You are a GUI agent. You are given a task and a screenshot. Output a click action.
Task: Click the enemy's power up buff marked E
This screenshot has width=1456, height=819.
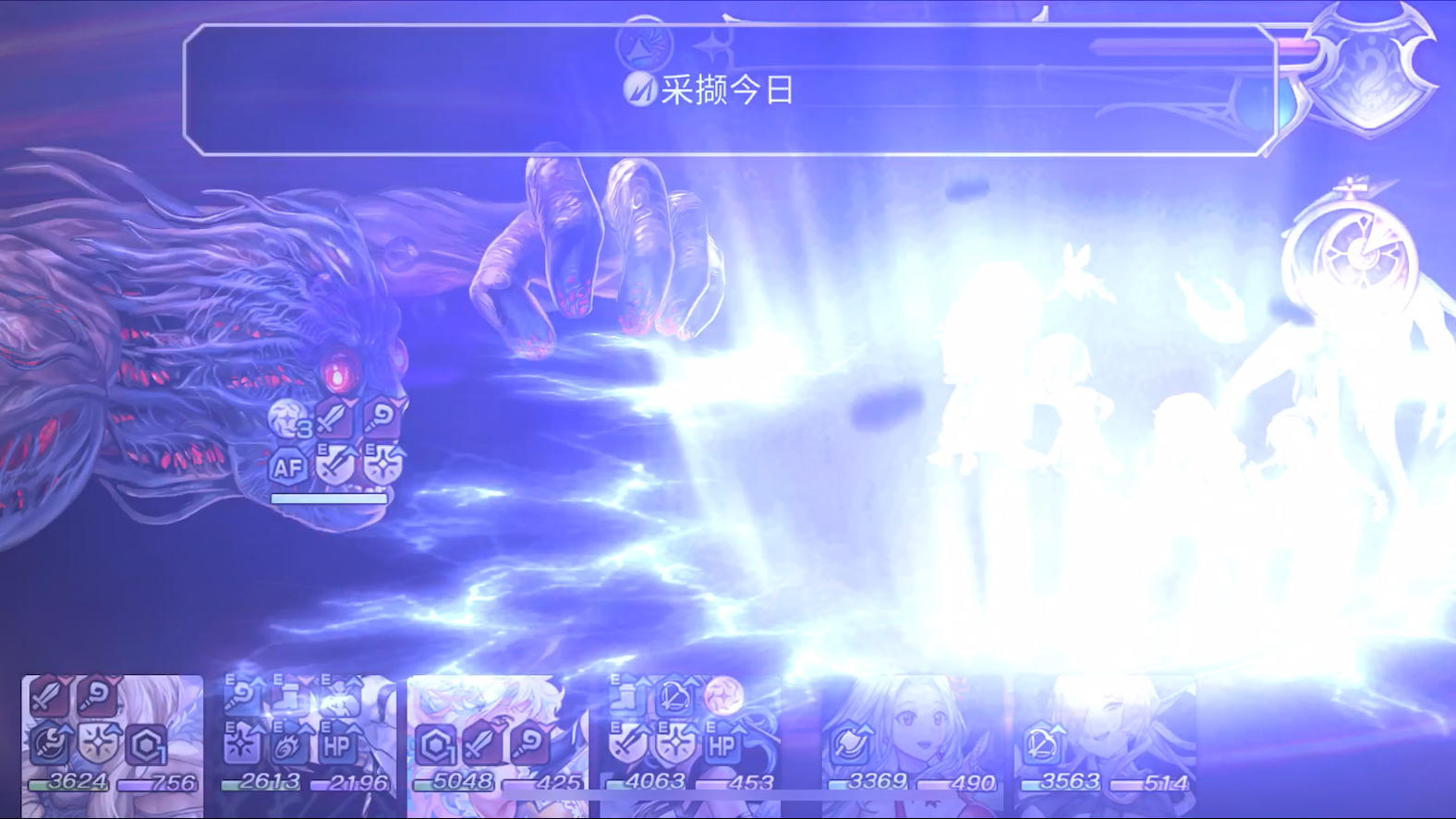tap(333, 469)
